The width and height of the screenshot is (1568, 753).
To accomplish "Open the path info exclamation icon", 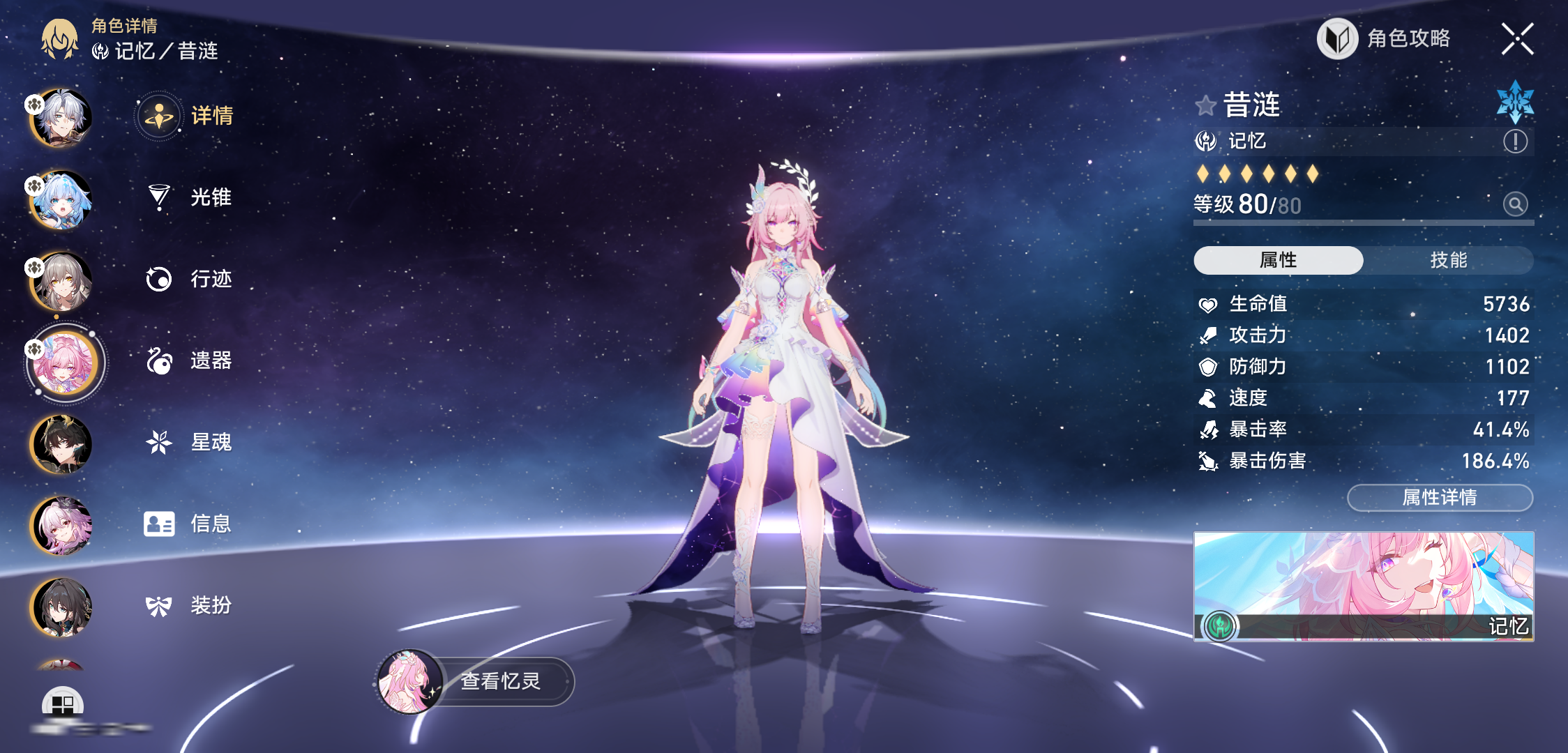I will click(x=1515, y=142).
